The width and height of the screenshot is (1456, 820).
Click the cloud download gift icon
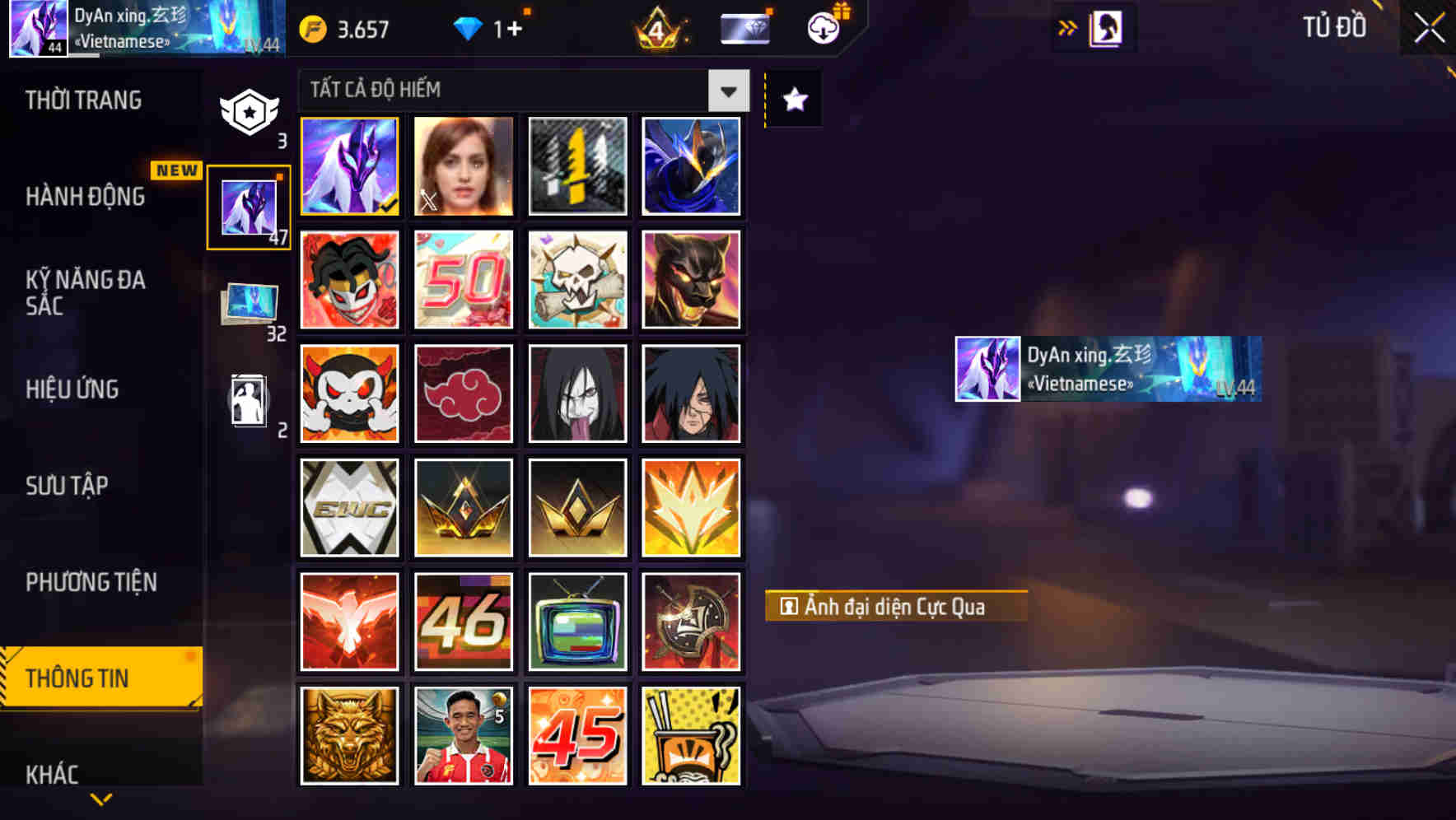(x=822, y=27)
